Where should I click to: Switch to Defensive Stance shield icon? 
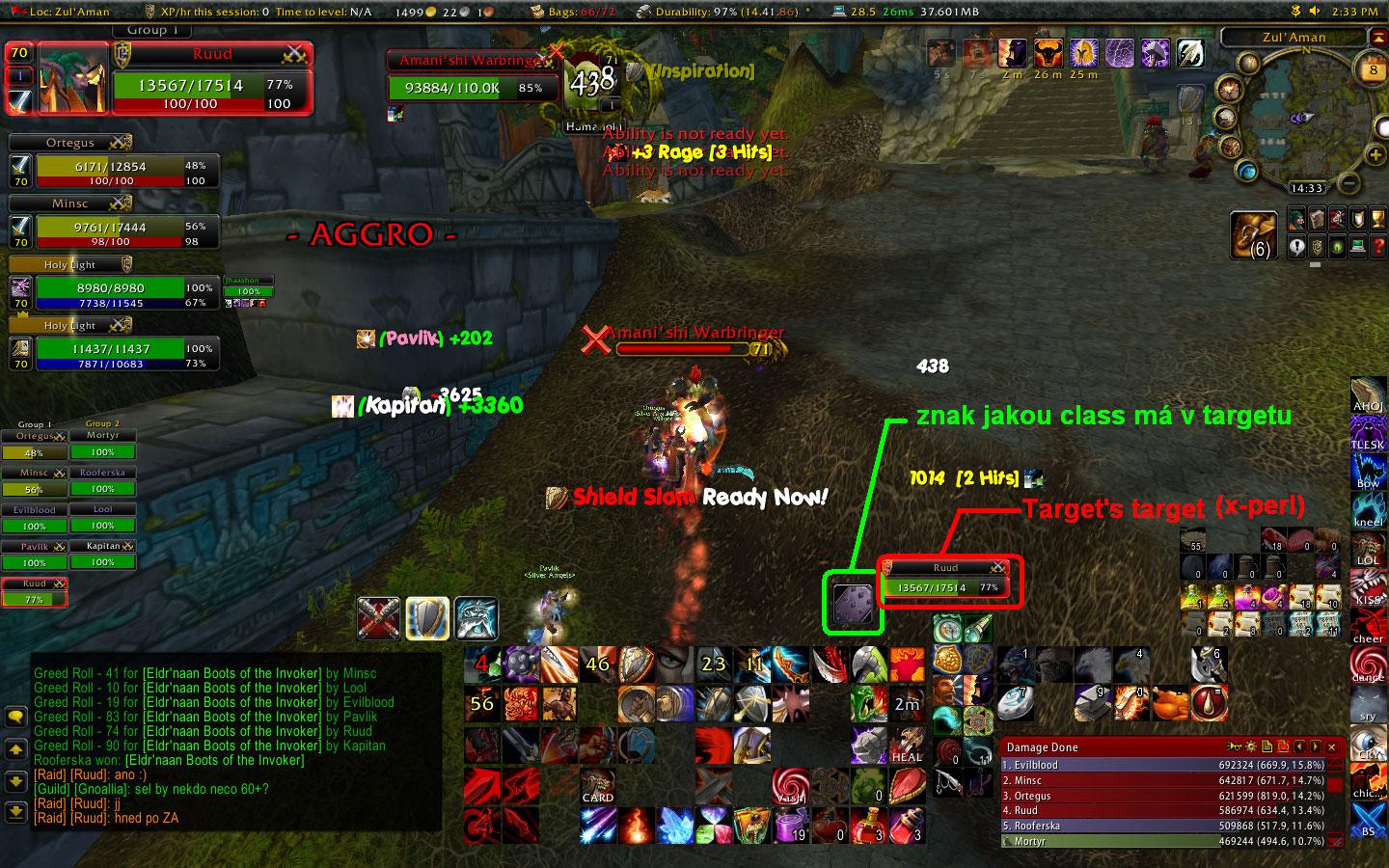(426, 618)
